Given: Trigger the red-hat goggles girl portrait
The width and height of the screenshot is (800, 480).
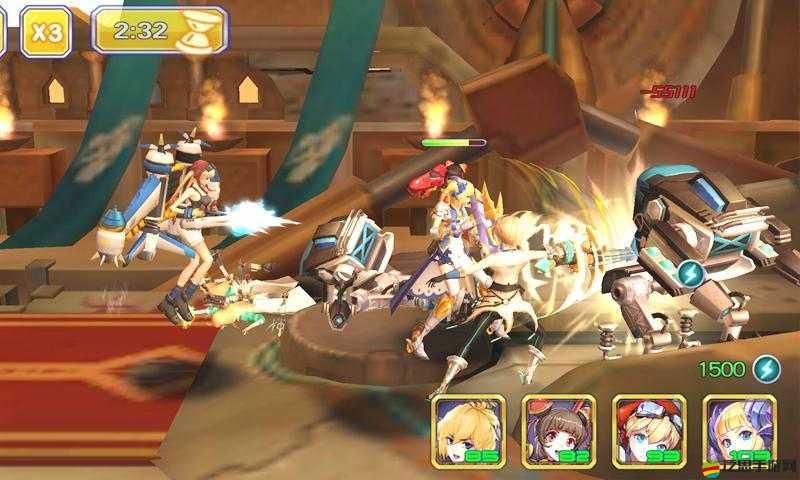Looking at the screenshot, I should [x=648, y=431].
